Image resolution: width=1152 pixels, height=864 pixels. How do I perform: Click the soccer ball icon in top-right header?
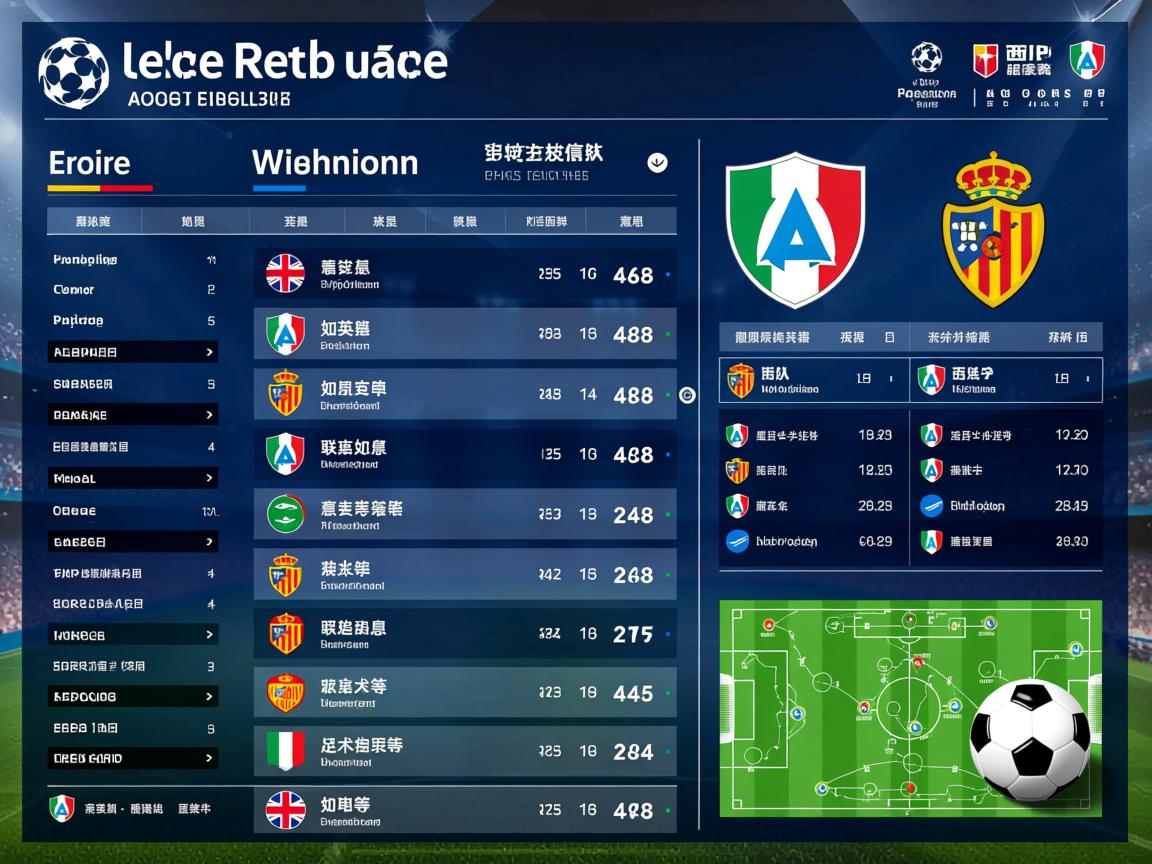pyautogui.click(x=927, y=57)
